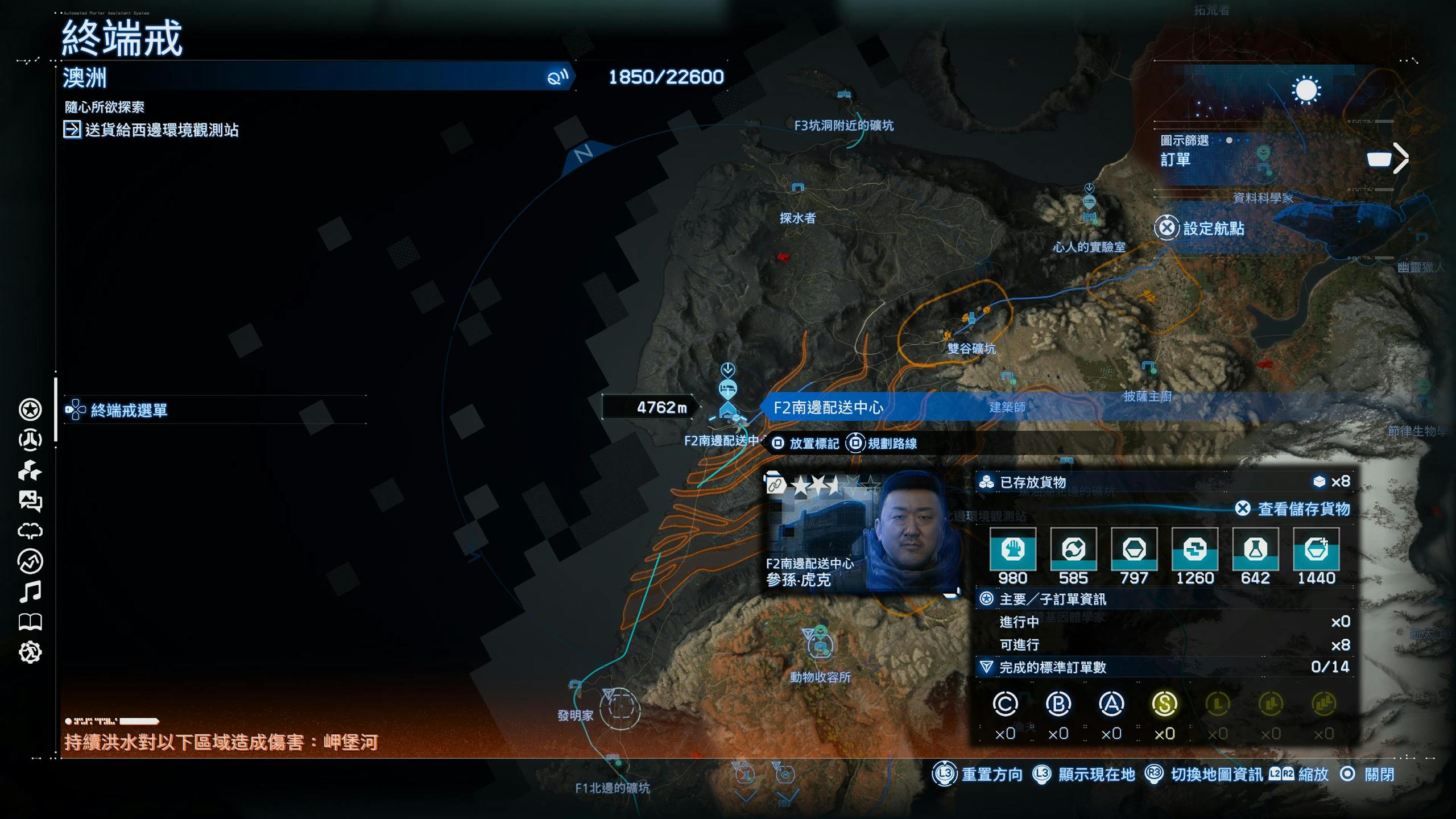Click the material slot showing 980
The width and height of the screenshot is (1456, 819).
(1012, 549)
